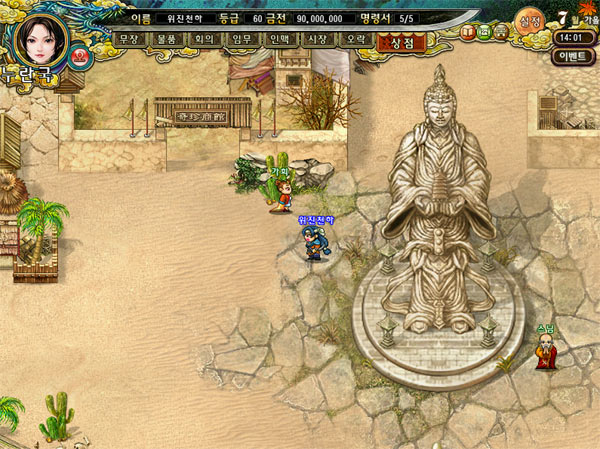This screenshot has height=449, width=600.
Task: Click the green round icon
Action: (484, 33)
